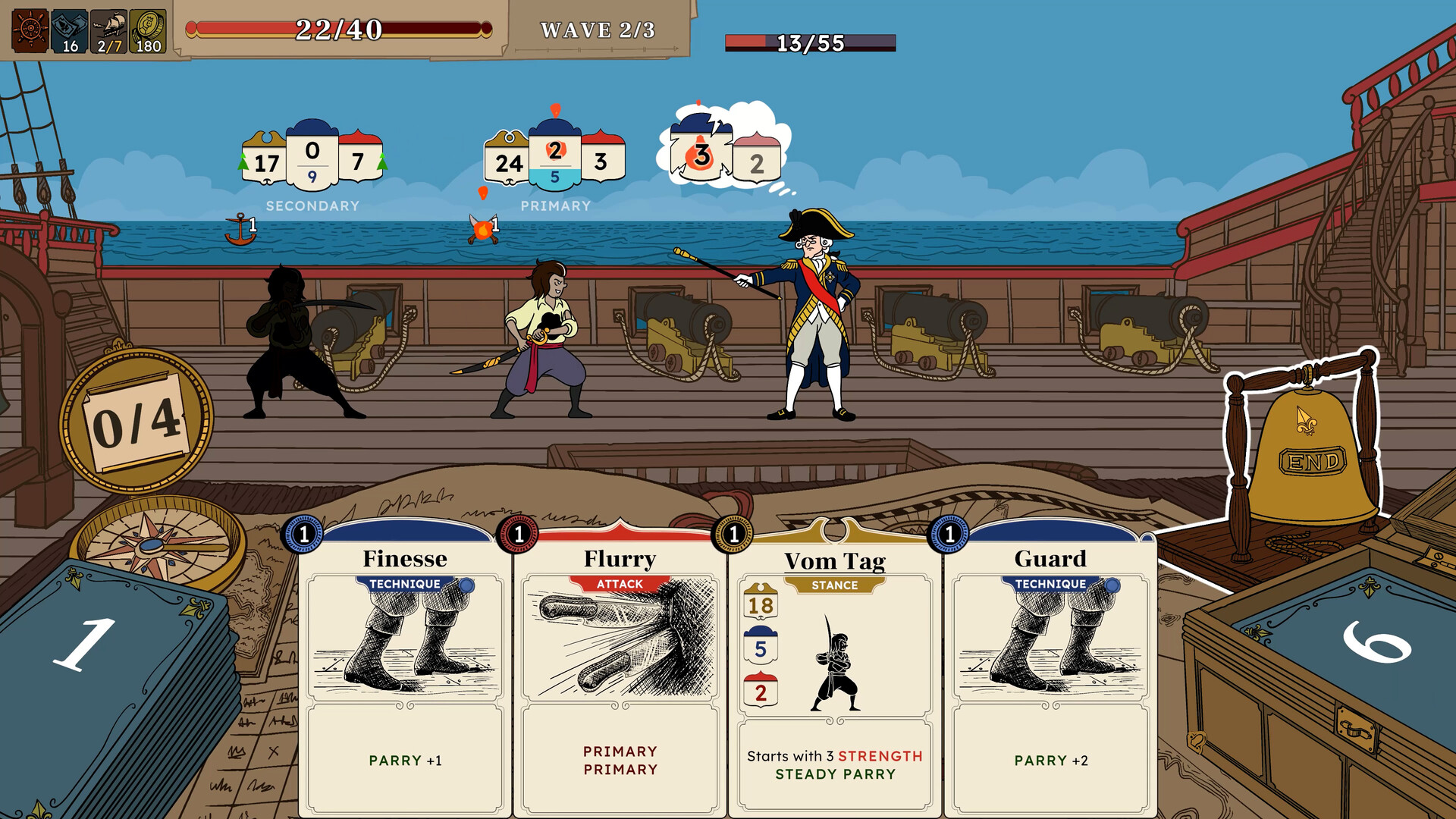Select the SECONDARY label above the pirate
Viewport: 1456px width, 819px height.
312,205
